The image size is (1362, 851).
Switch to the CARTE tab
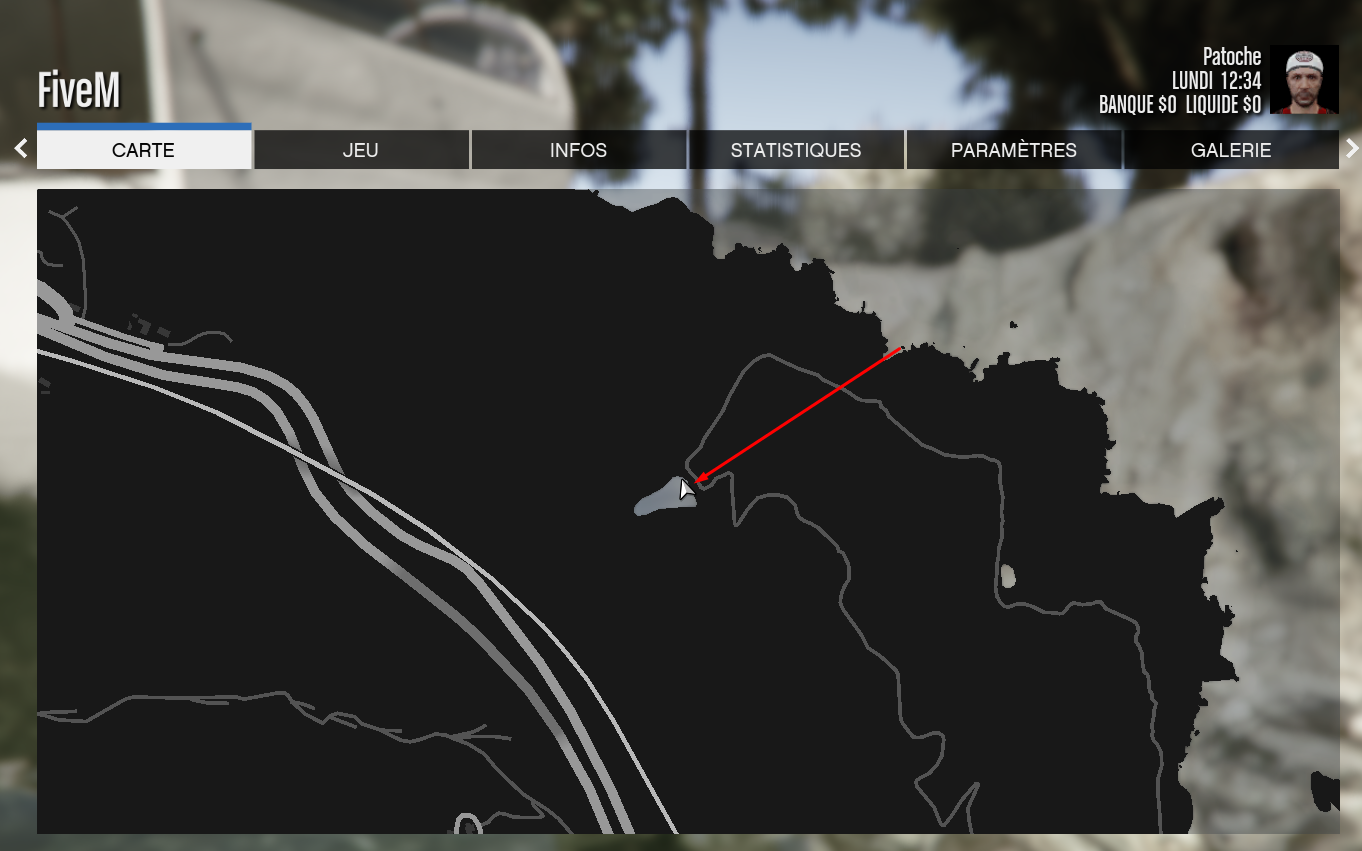point(143,150)
